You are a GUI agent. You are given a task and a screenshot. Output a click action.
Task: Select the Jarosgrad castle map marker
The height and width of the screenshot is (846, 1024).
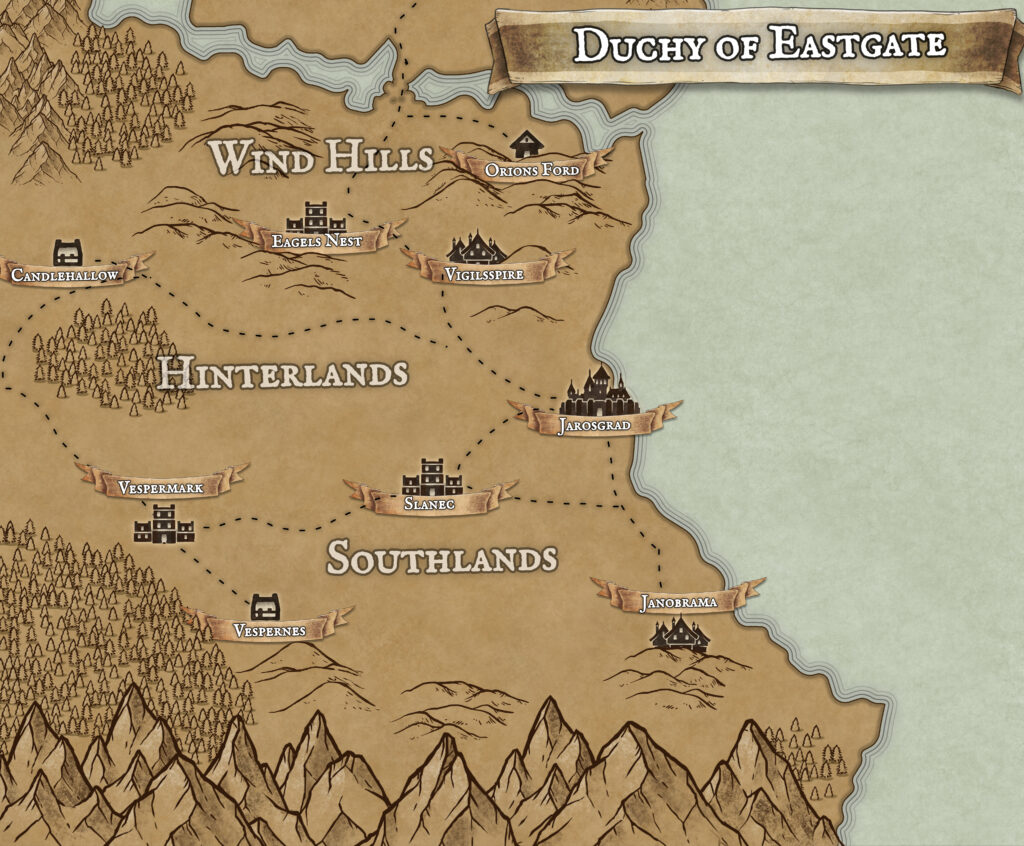(598, 392)
